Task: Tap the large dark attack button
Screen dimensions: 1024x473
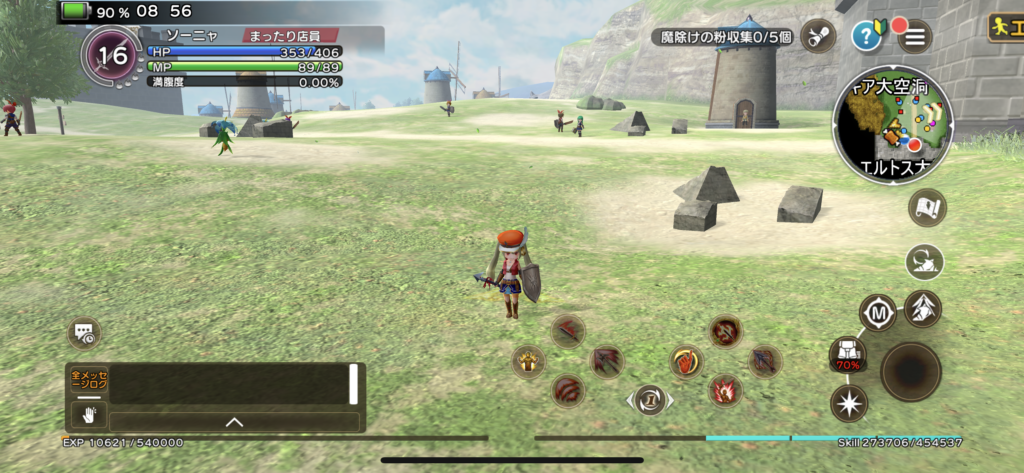Action: pos(910,372)
